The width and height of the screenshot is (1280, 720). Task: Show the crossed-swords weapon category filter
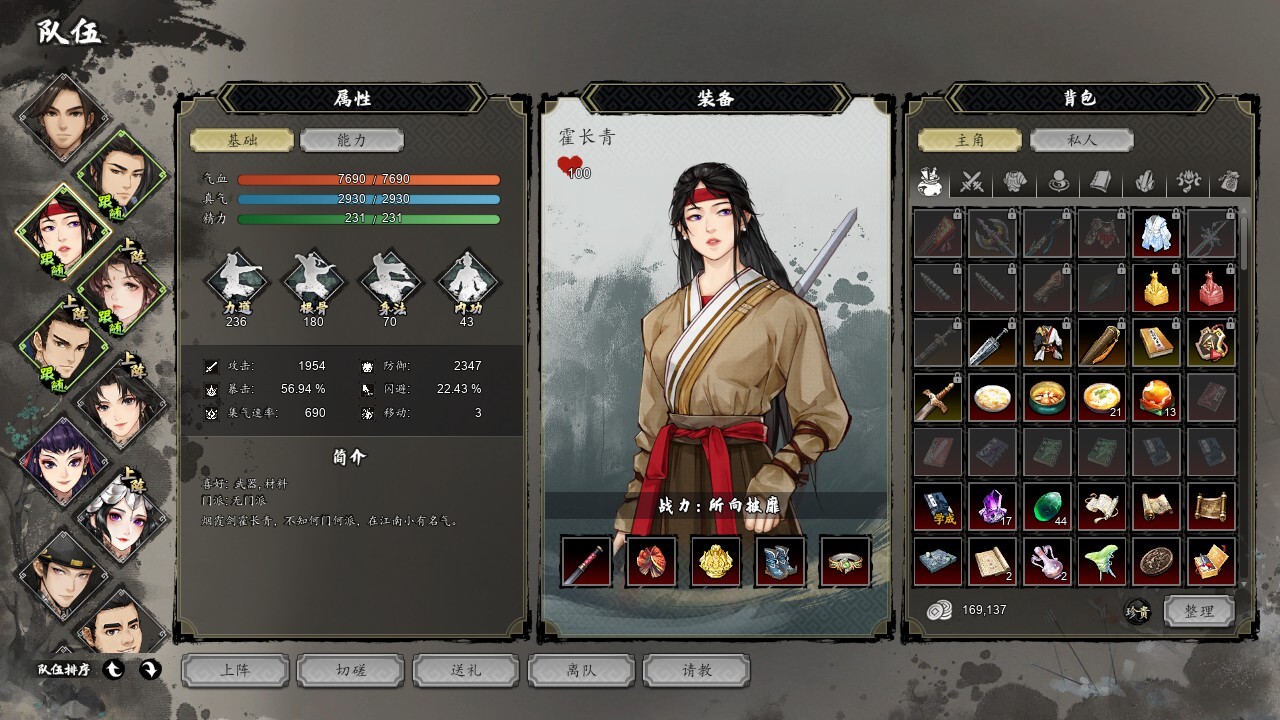pyautogui.click(x=973, y=182)
